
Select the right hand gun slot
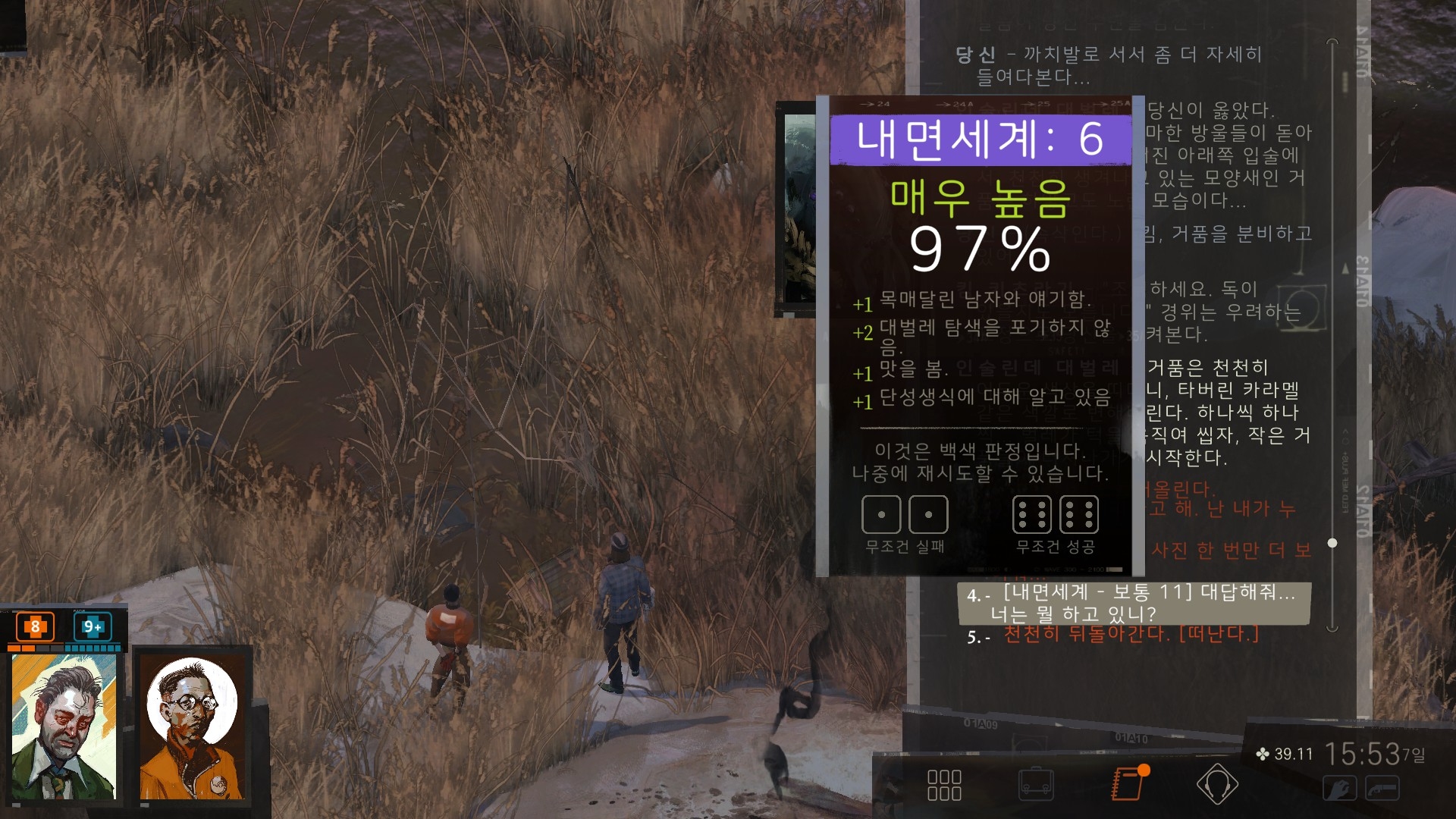point(1382,789)
